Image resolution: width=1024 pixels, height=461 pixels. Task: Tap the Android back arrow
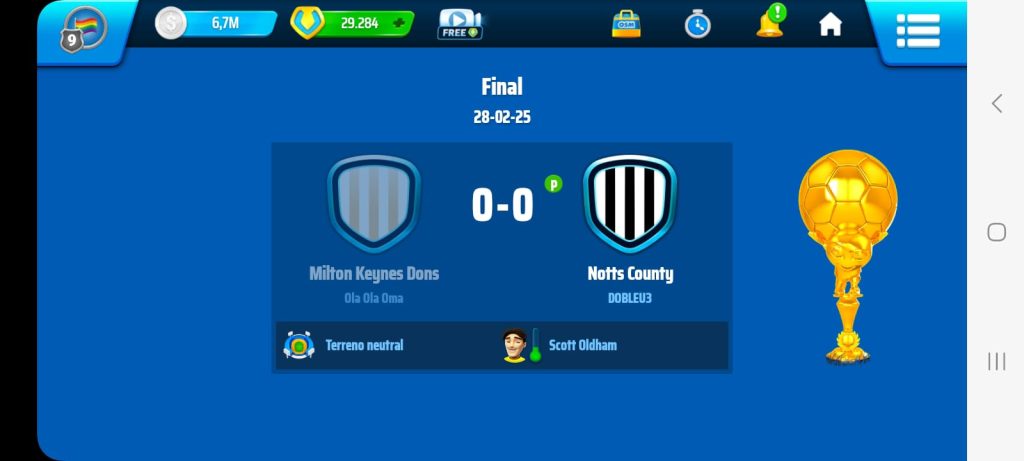coord(996,103)
